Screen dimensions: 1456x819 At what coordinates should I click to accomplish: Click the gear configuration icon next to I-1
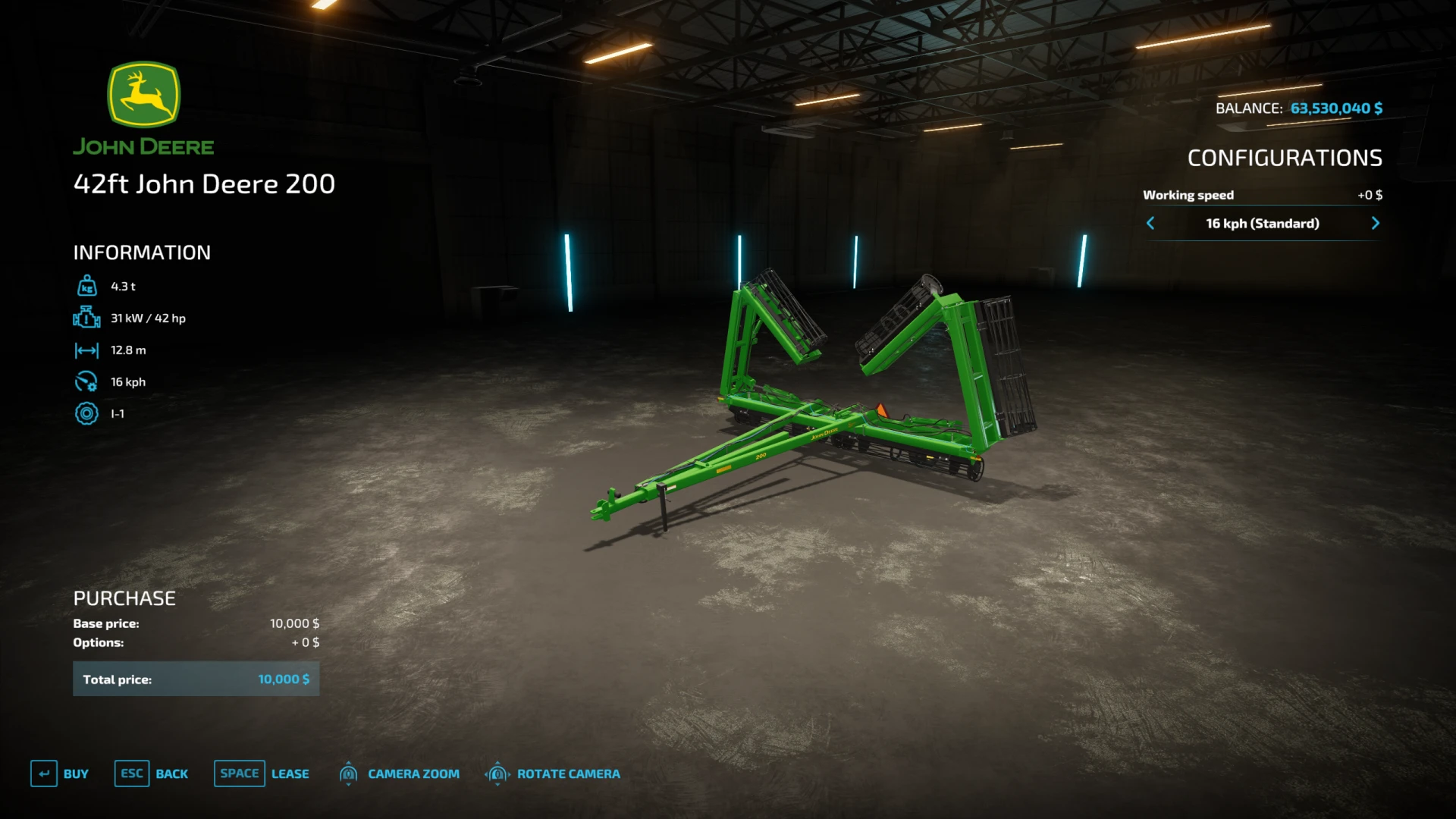(87, 413)
